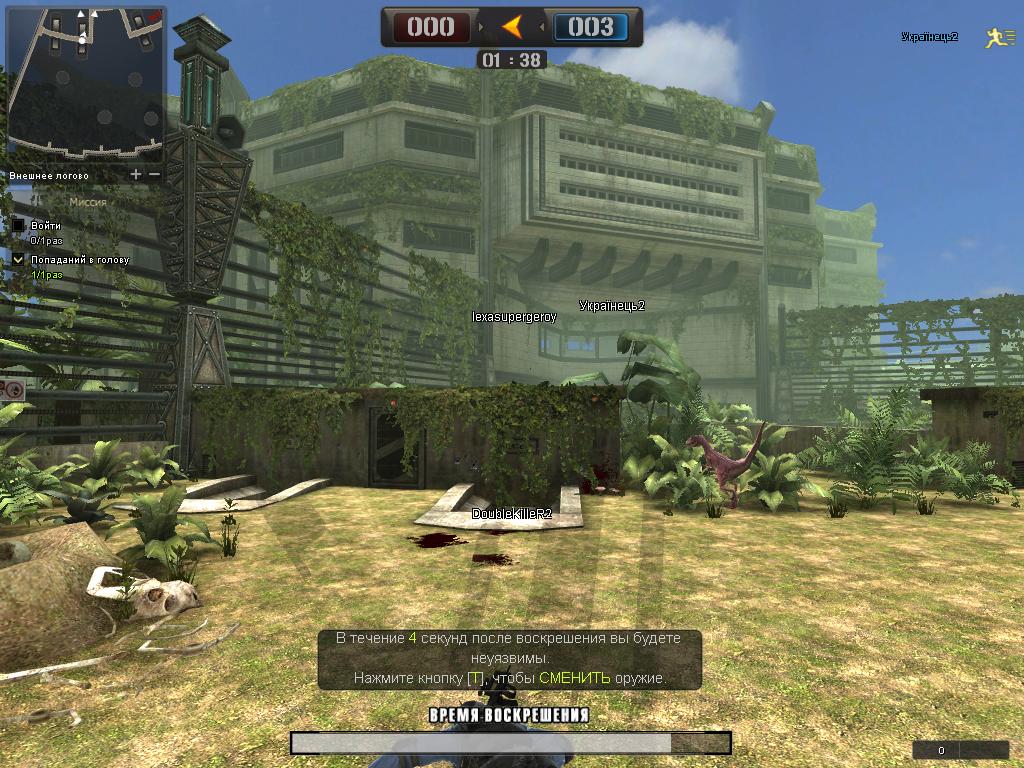
Task: Zoom out the minimap with minus button
Action: click(x=154, y=175)
